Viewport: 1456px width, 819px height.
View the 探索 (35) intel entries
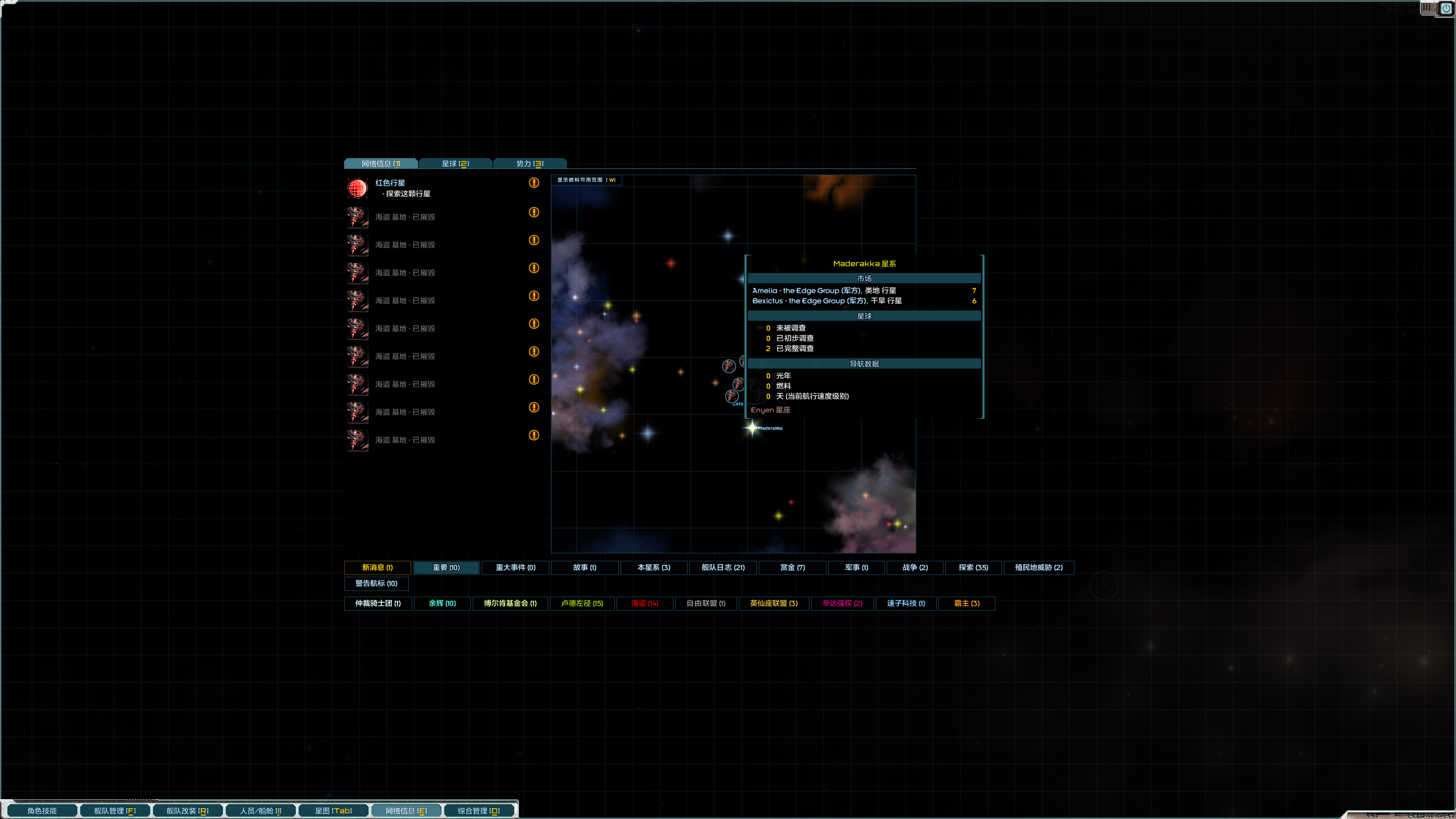(974, 568)
